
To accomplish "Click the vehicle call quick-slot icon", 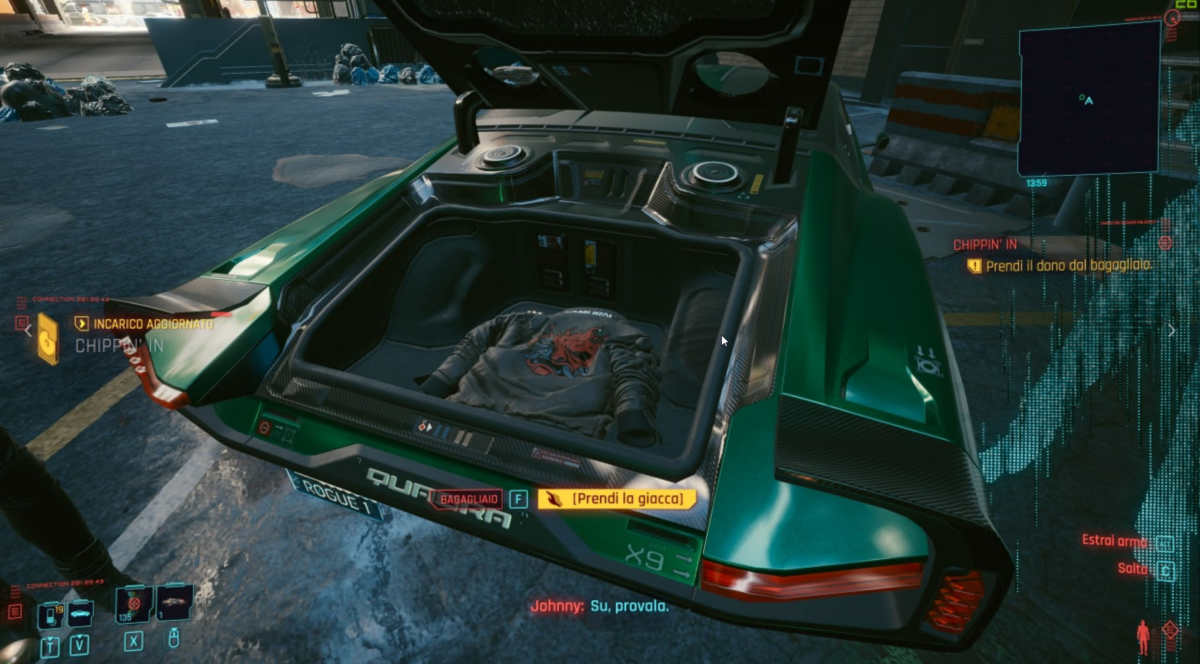I will pyautogui.click(x=79, y=612).
